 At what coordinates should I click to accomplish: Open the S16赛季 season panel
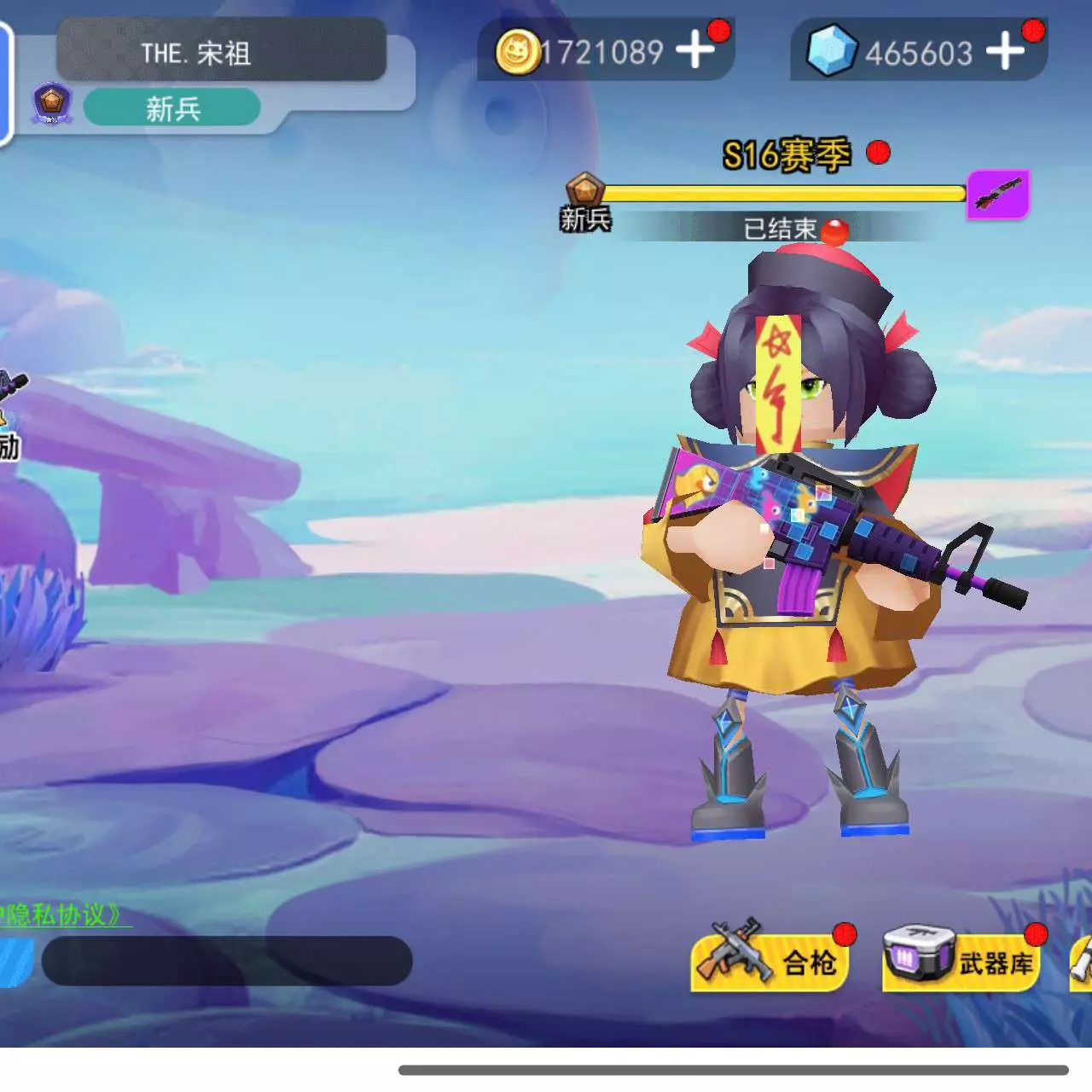pyautogui.click(x=786, y=155)
